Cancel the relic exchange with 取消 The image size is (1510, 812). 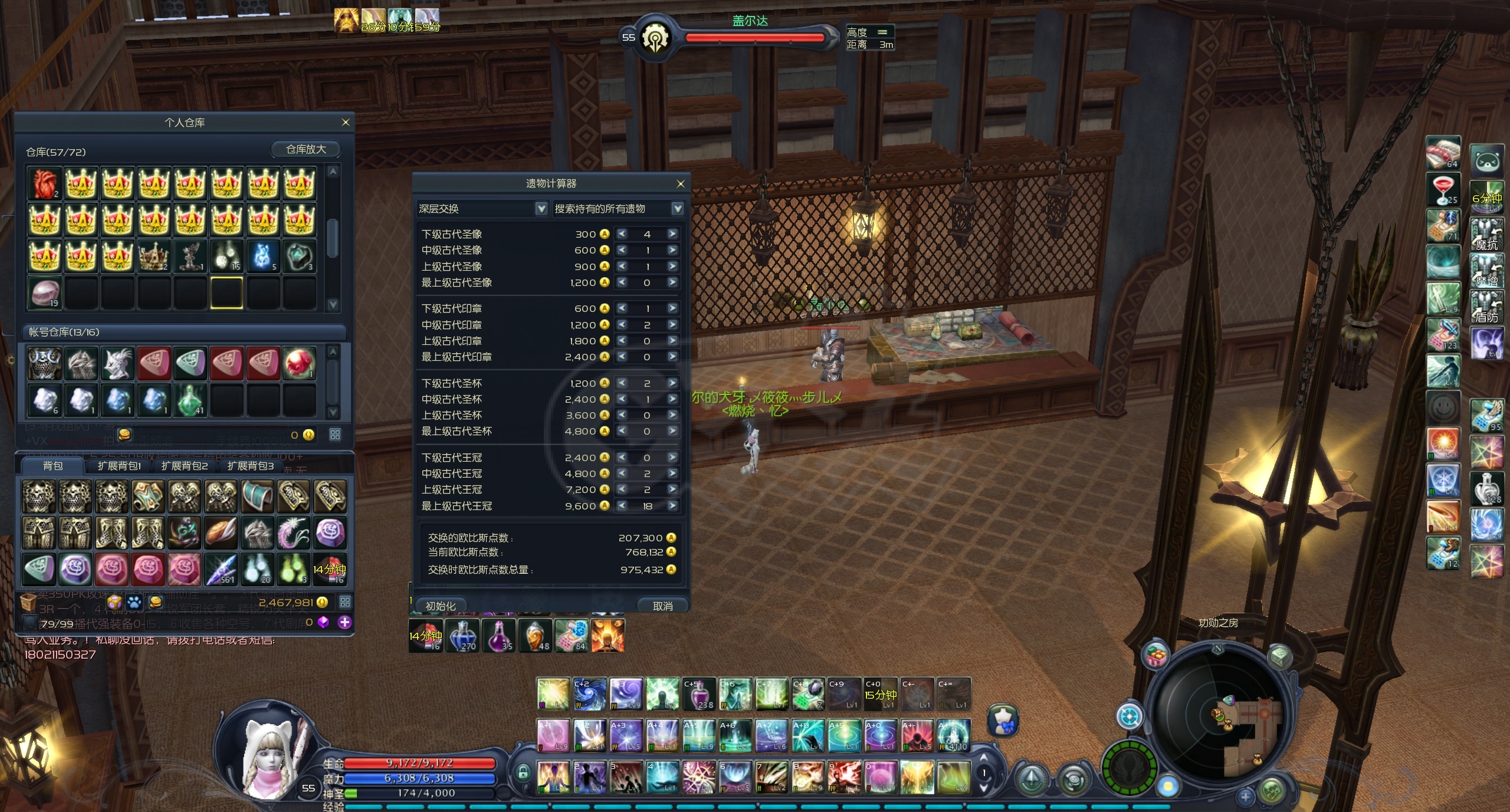(x=662, y=606)
